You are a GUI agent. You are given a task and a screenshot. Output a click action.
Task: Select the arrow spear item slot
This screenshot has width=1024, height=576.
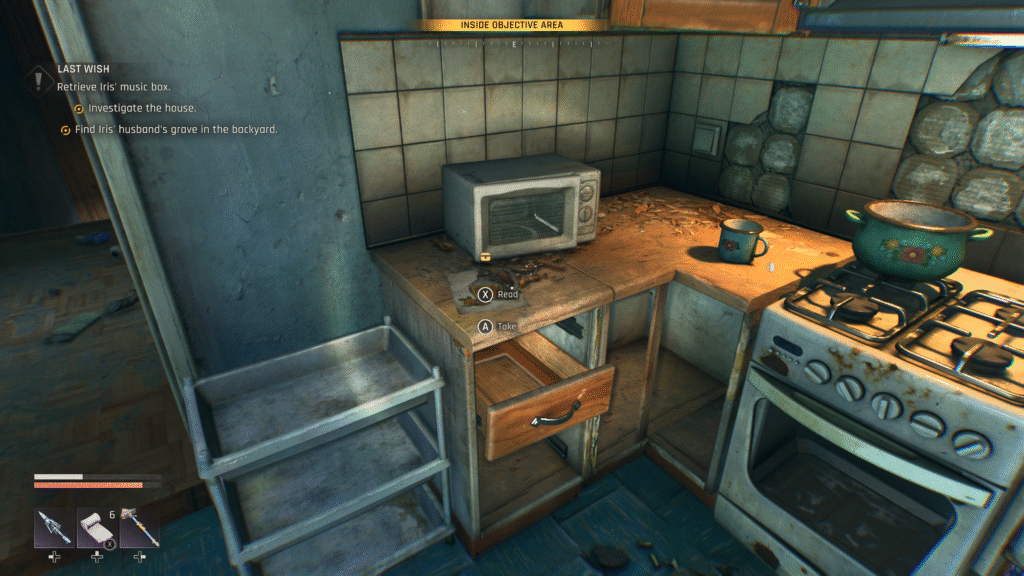point(52,527)
